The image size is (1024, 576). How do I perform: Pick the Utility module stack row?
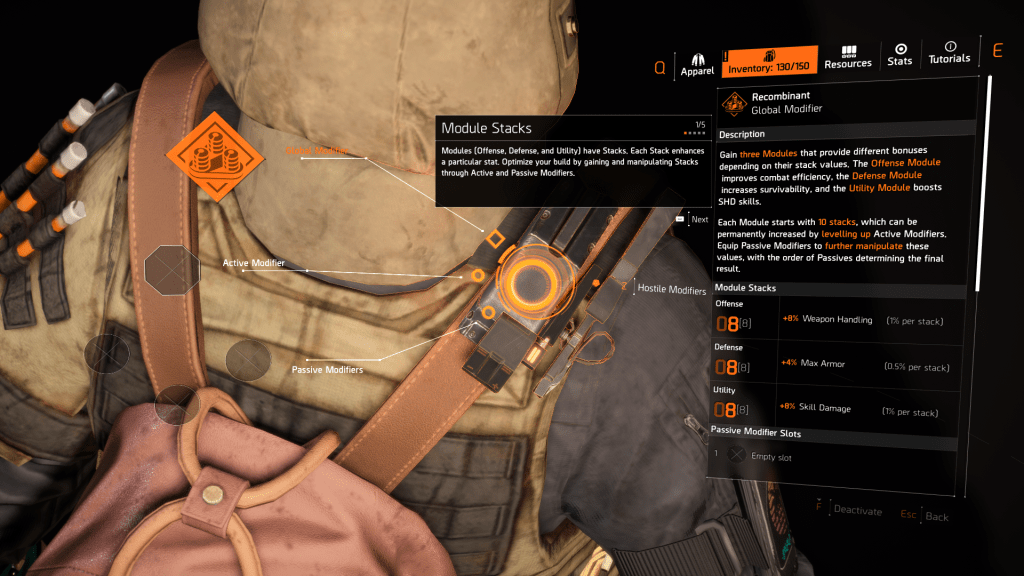coord(840,407)
